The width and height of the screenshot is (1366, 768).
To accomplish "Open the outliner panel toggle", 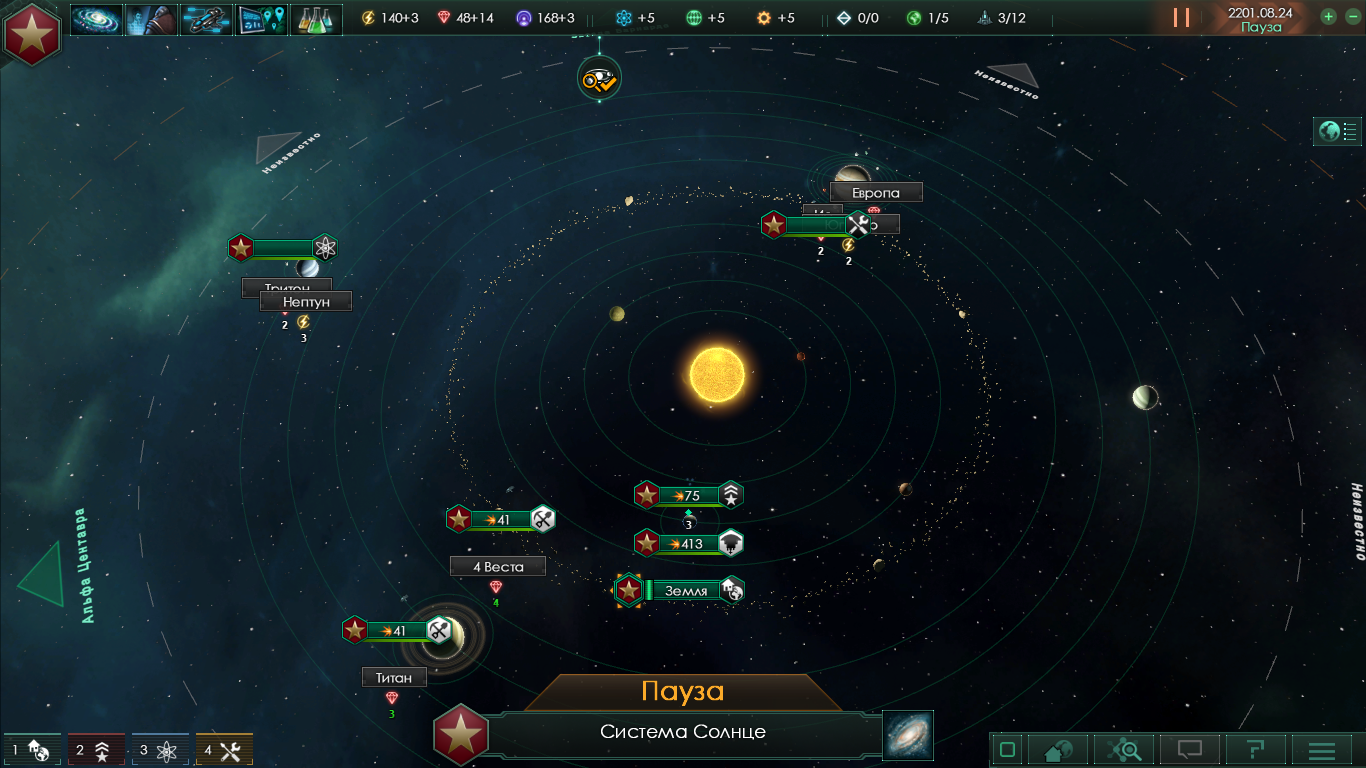I will (x=1338, y=131).
